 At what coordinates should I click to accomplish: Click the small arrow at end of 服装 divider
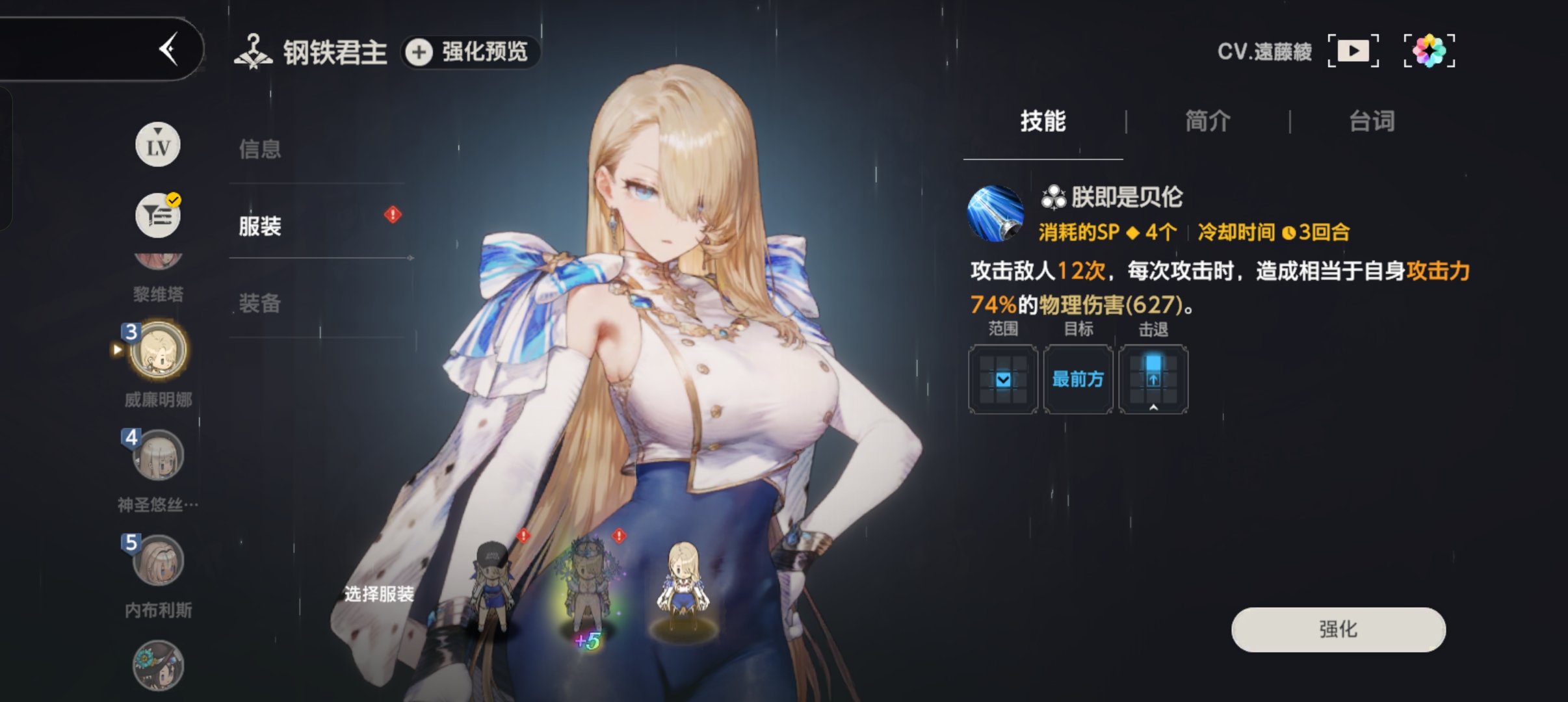coord(411,257)
